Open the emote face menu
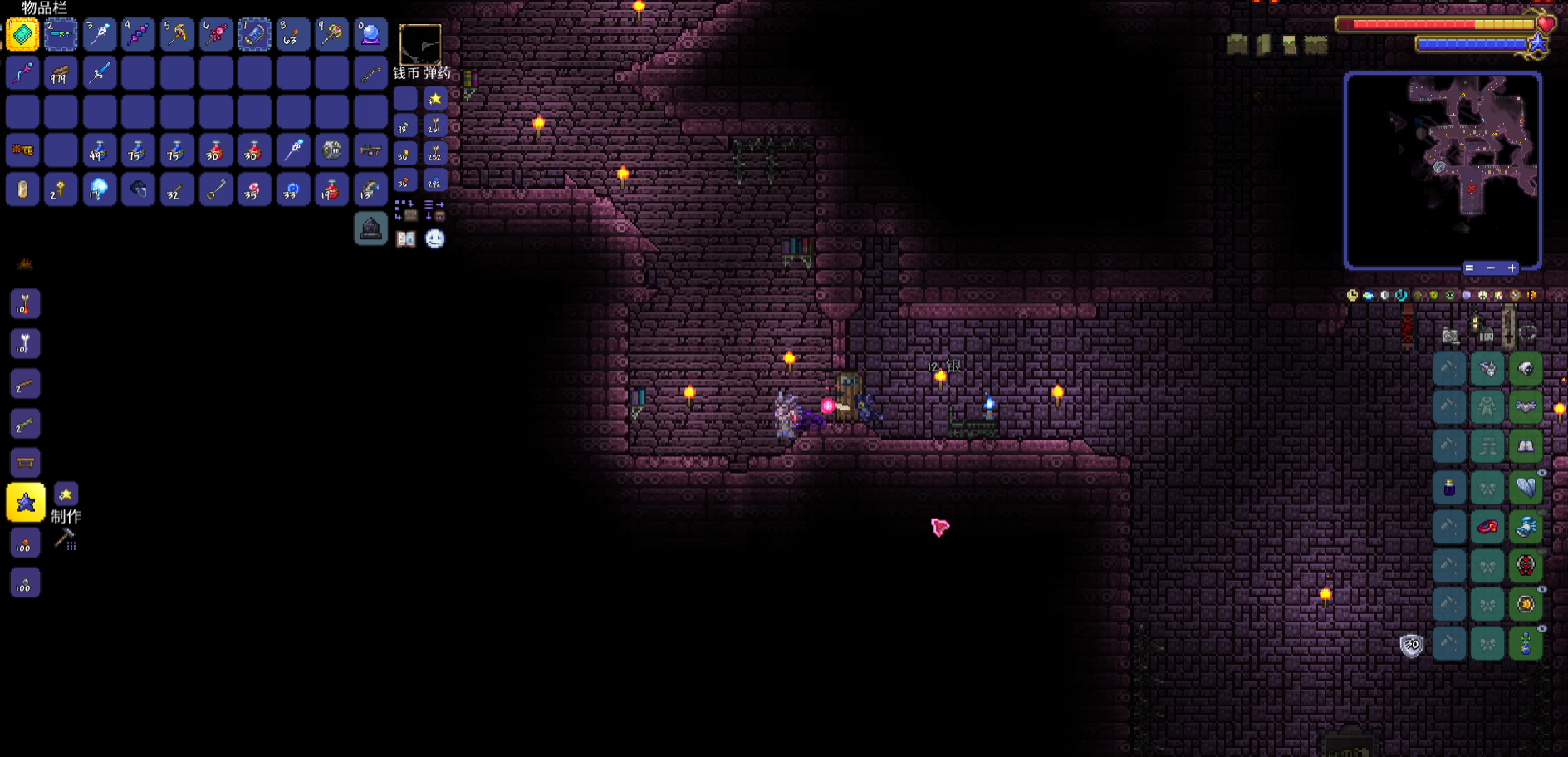 434,239
